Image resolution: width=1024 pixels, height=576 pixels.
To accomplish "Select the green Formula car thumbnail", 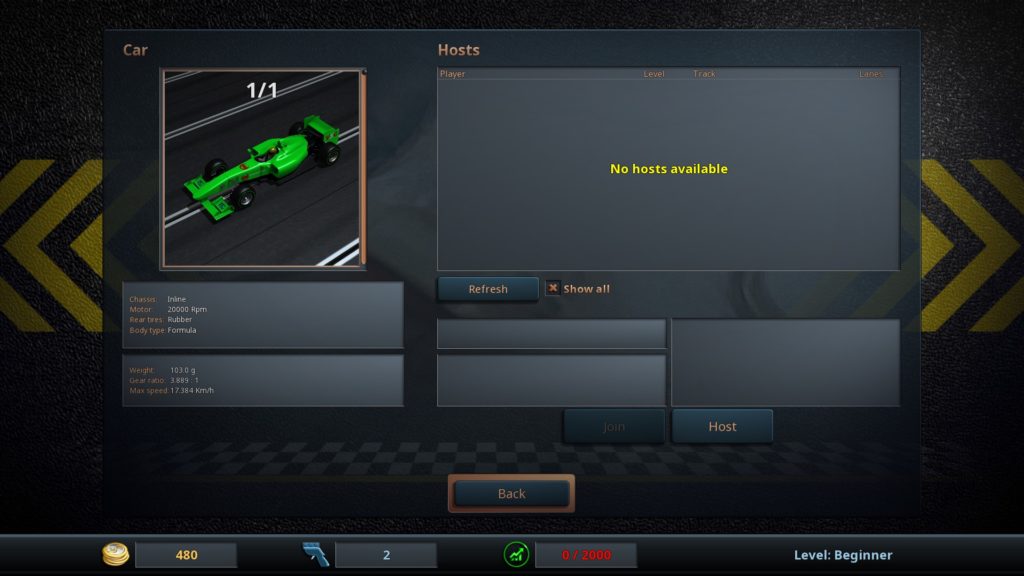I will 262,169.
